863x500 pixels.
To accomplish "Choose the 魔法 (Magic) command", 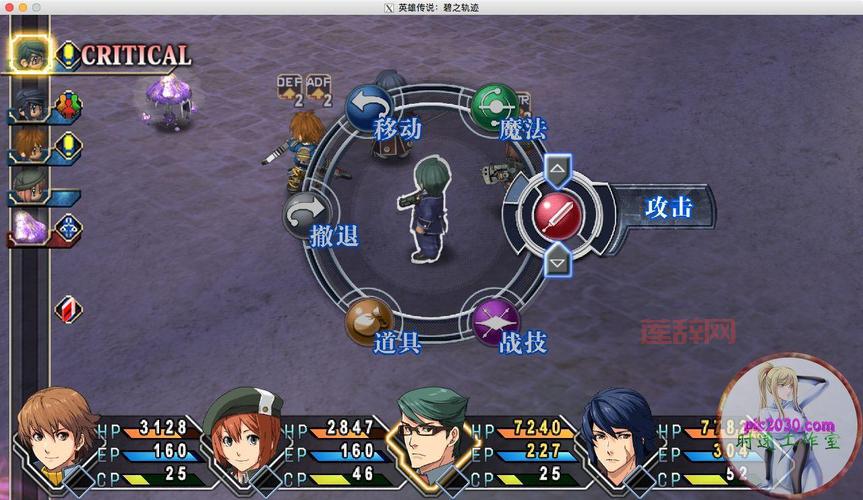I will (494, 105).
